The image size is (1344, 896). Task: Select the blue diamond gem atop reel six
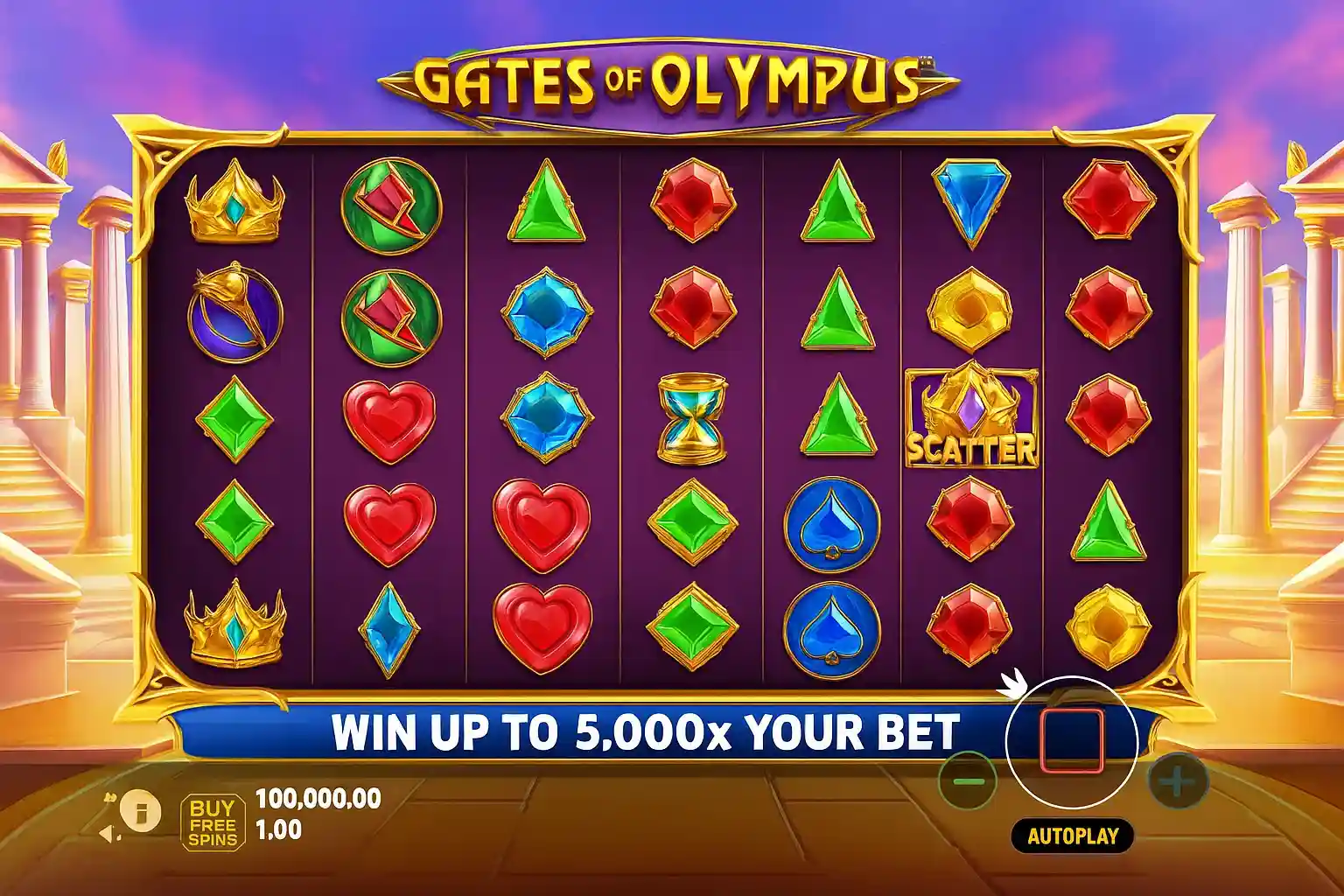(971, 201)
